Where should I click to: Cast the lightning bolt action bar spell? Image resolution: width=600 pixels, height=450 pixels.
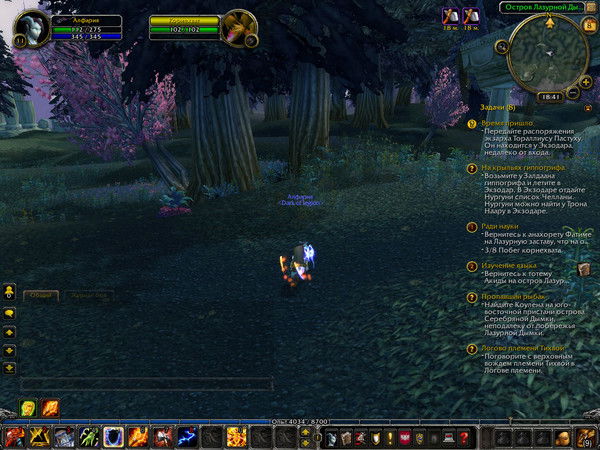(186, 437)
